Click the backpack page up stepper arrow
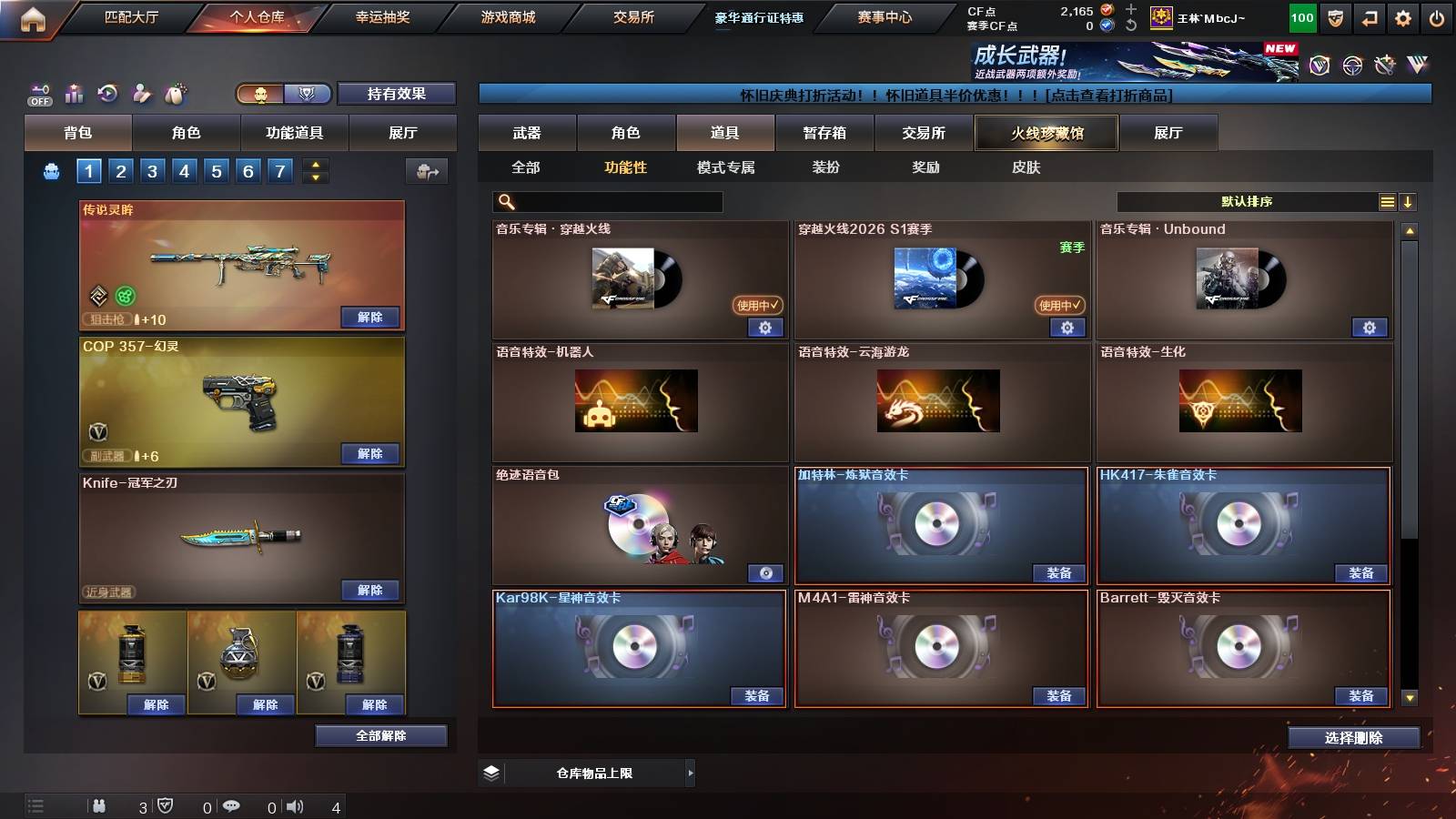1456x819 pixels. [x=314, y=166]
